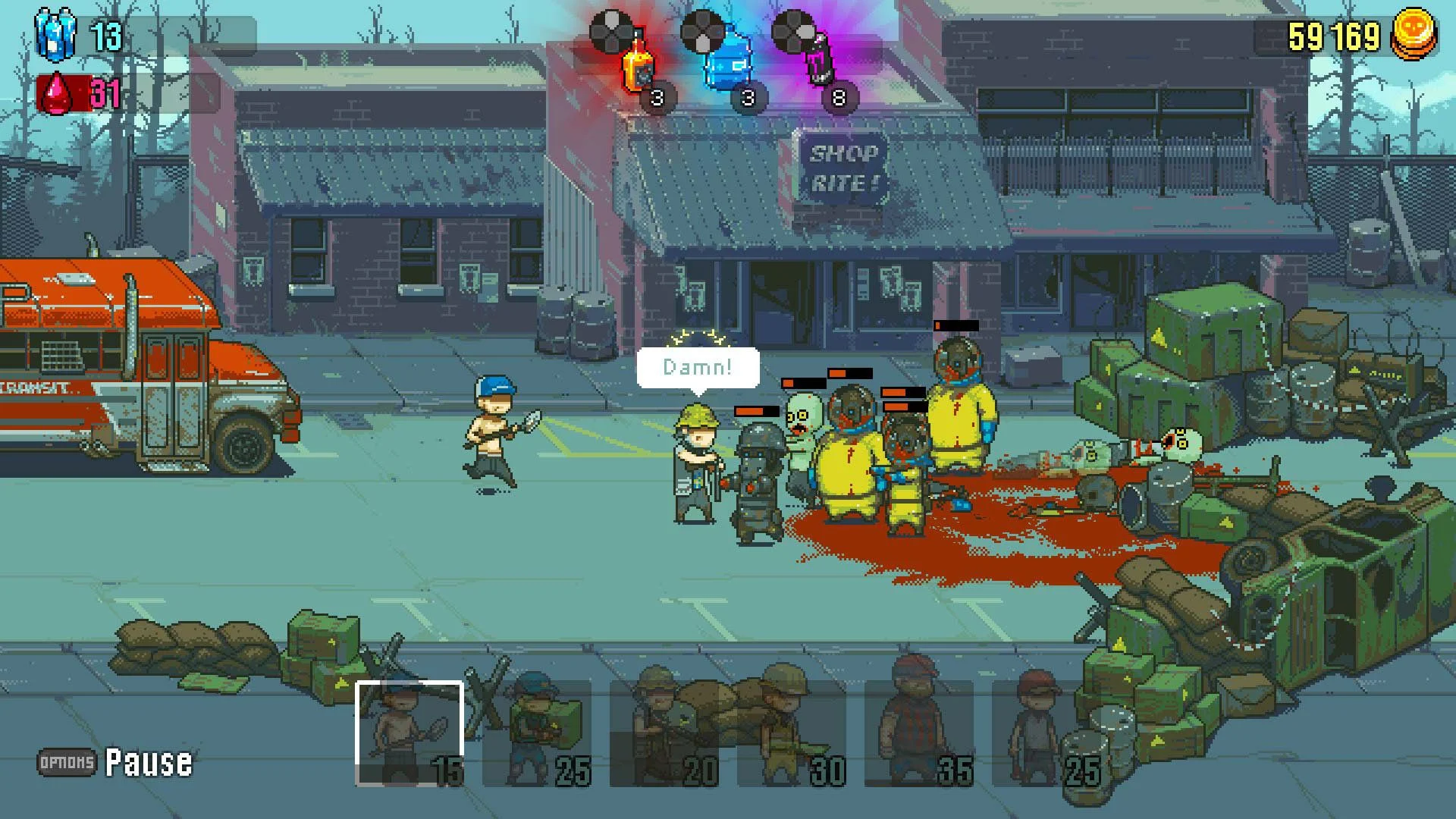Pick the red-cap kid unit costing 25
This screenshot has width=1456, height=819.
click(x=1039, y=732)
